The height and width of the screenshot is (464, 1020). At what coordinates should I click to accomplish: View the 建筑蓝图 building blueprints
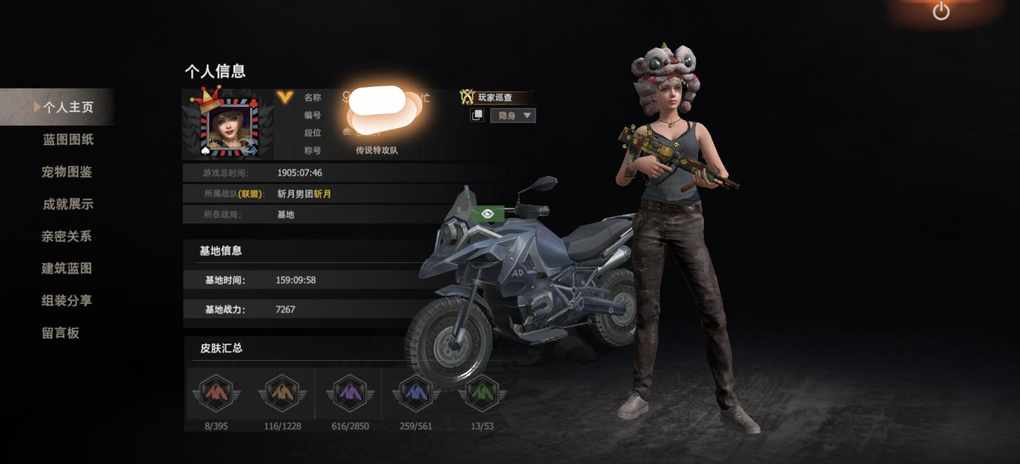[67, 268]
